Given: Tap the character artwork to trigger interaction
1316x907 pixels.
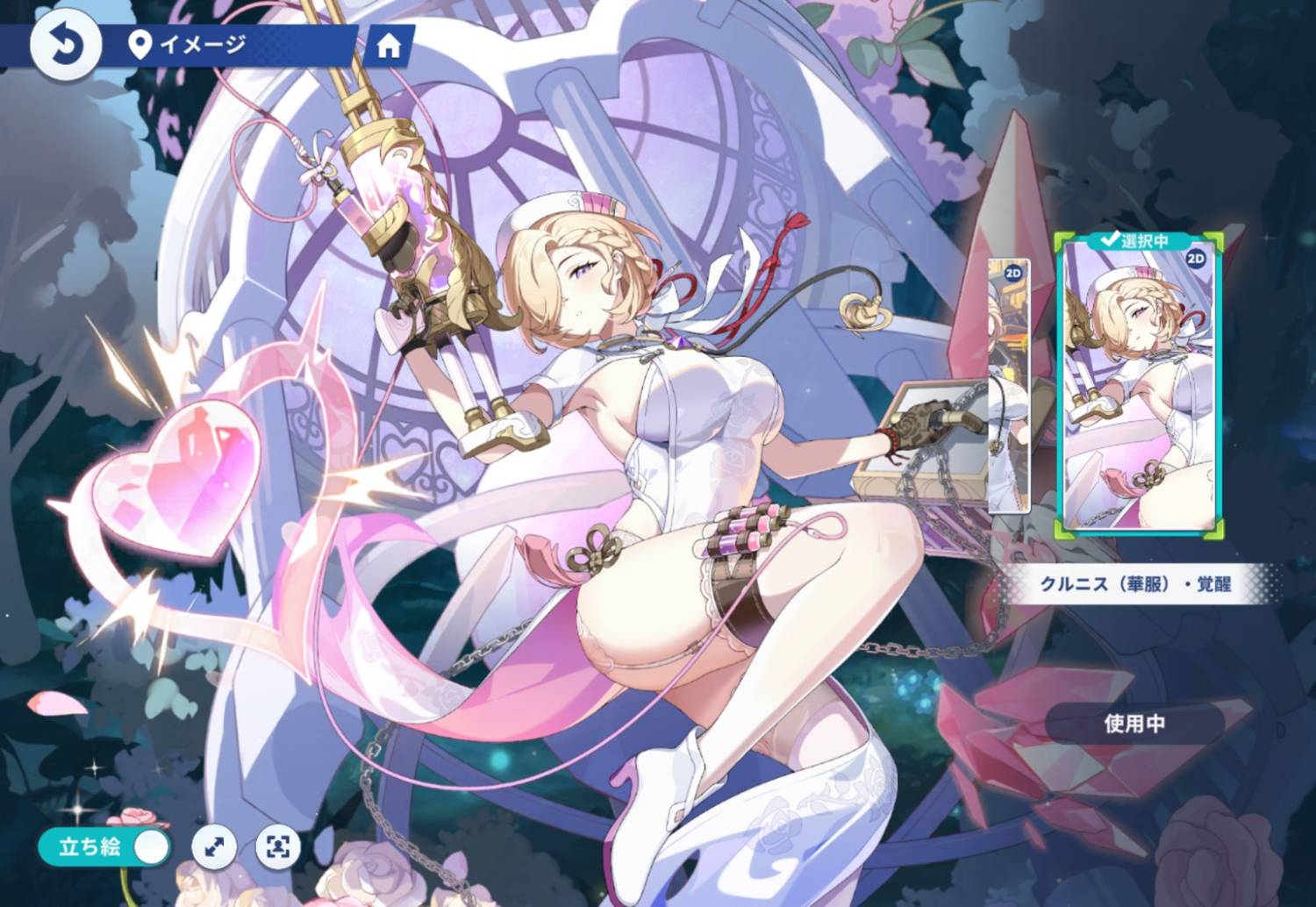Looking at the screenshot, I should pos(658,439).
